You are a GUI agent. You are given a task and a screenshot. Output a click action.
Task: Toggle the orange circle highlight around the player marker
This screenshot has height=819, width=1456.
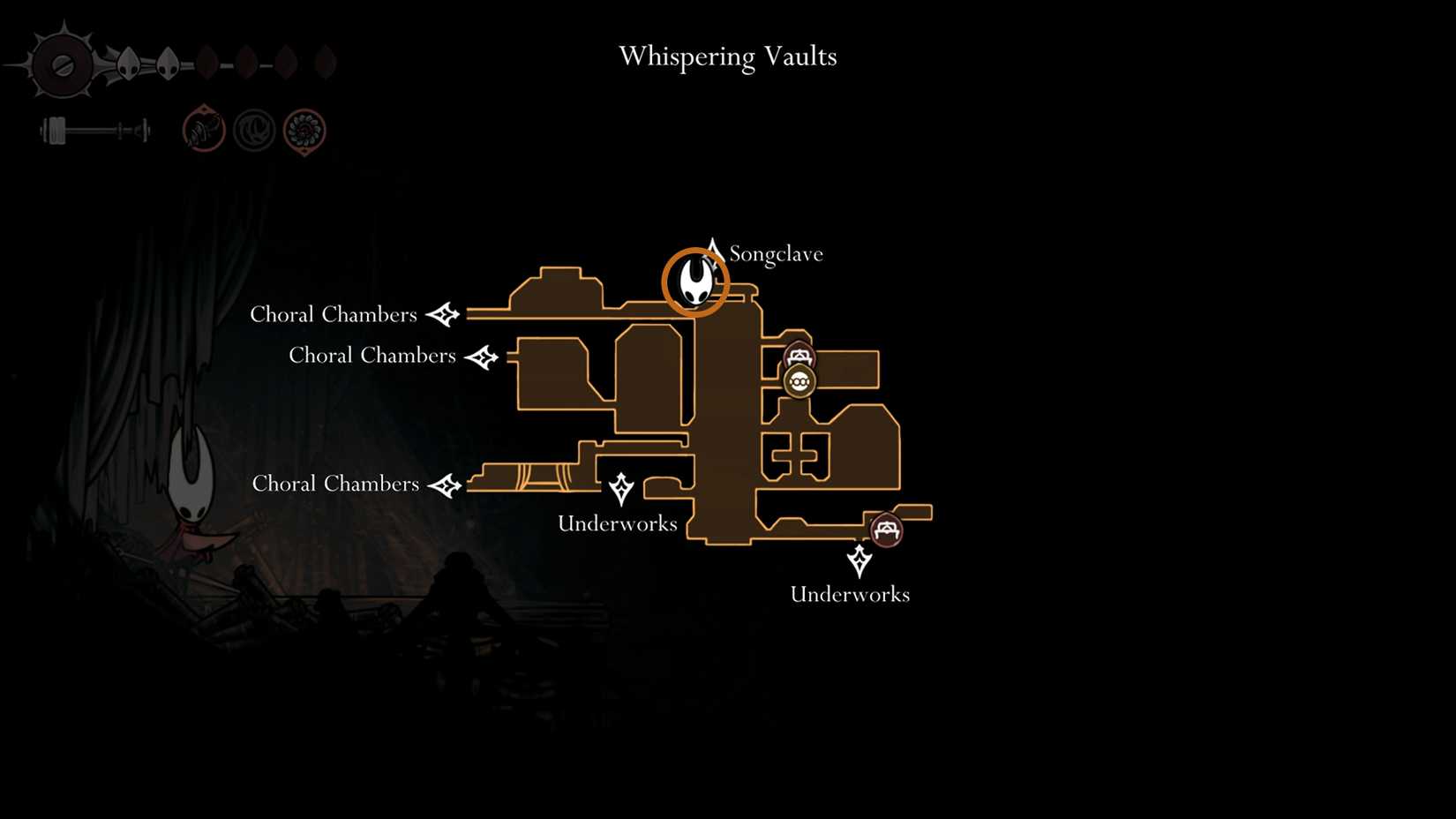tap(694, 281)
